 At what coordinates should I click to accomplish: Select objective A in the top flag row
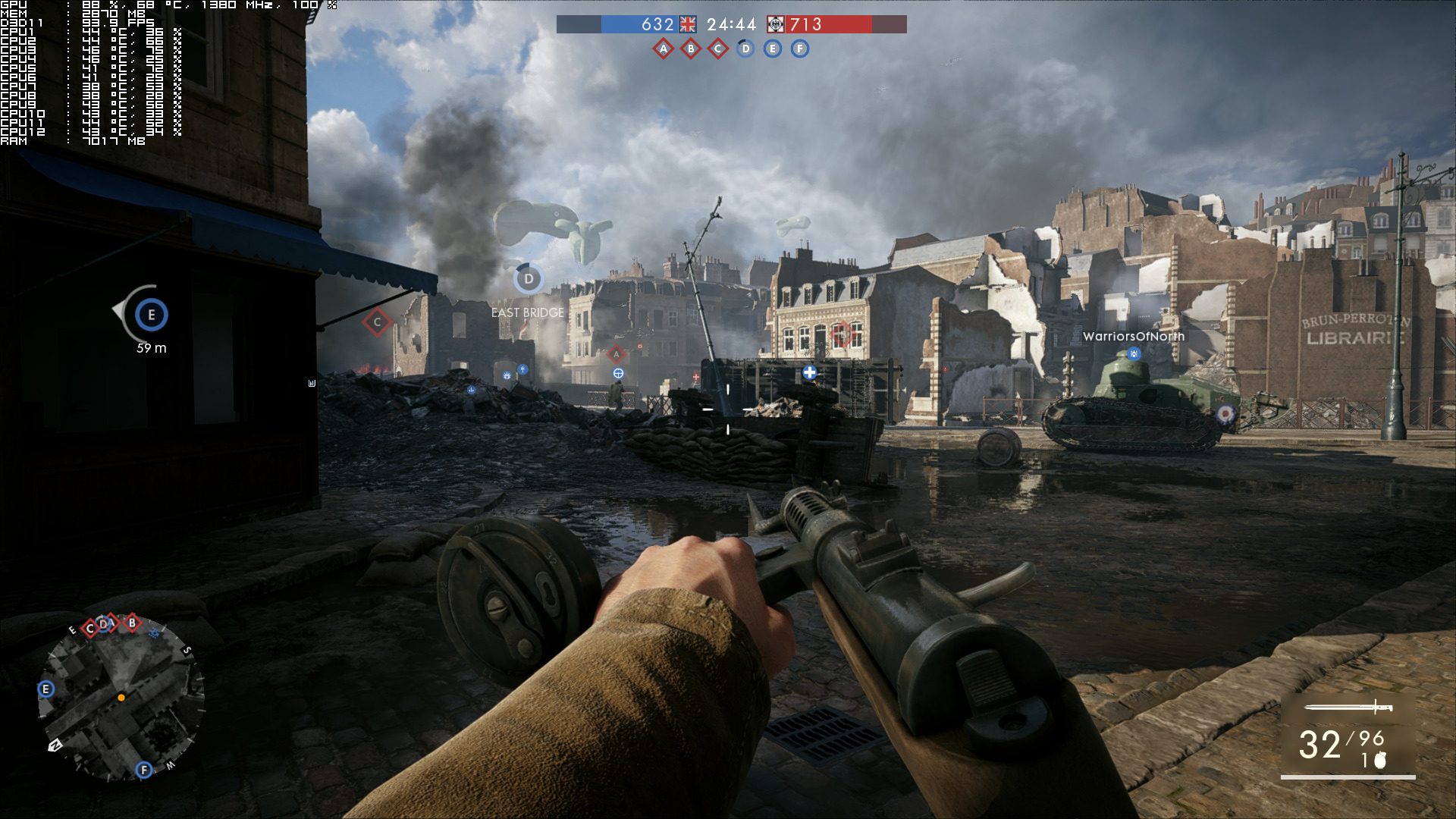click(664, 49)
